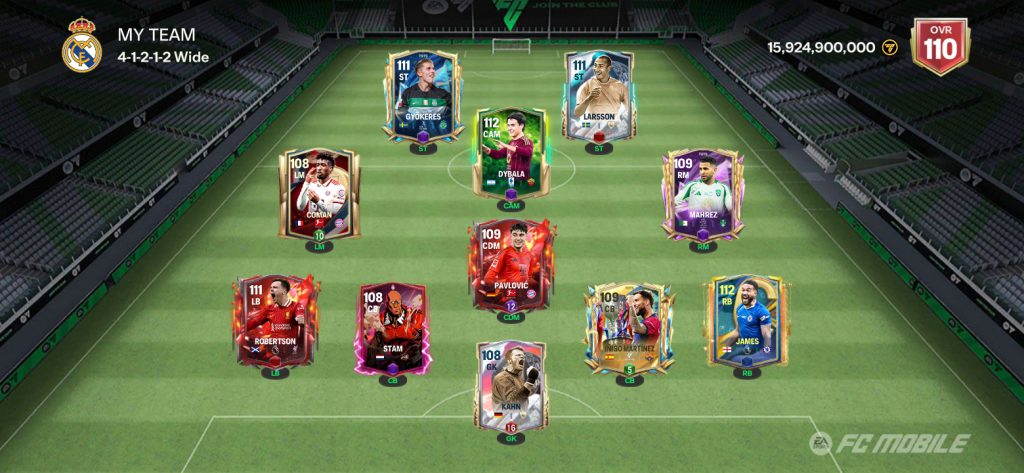Change the 4-1-2-1-2 Wide formation

[163, 57]
